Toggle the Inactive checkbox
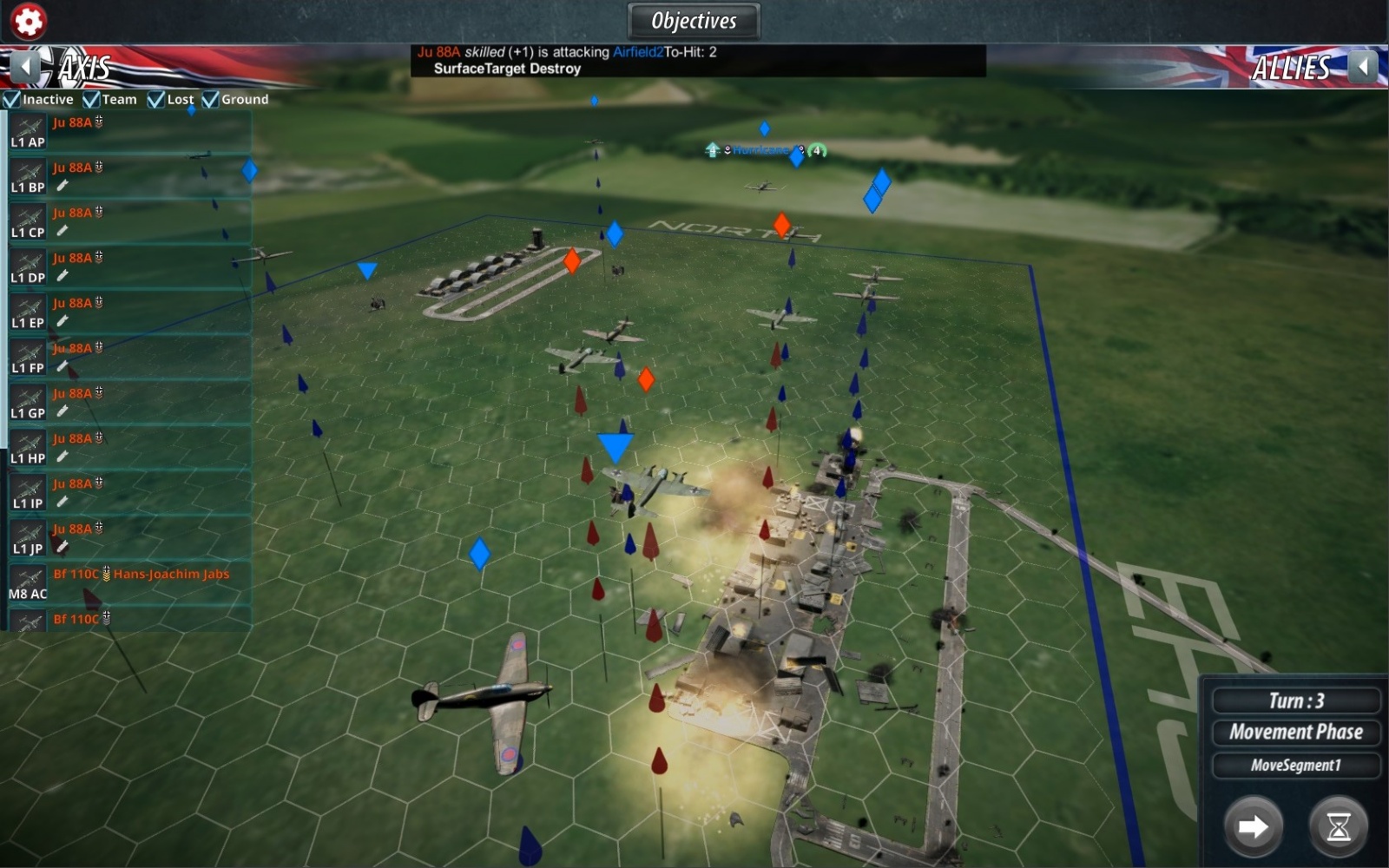This screenshot has height=868, width=1389. tap(12, 100)
